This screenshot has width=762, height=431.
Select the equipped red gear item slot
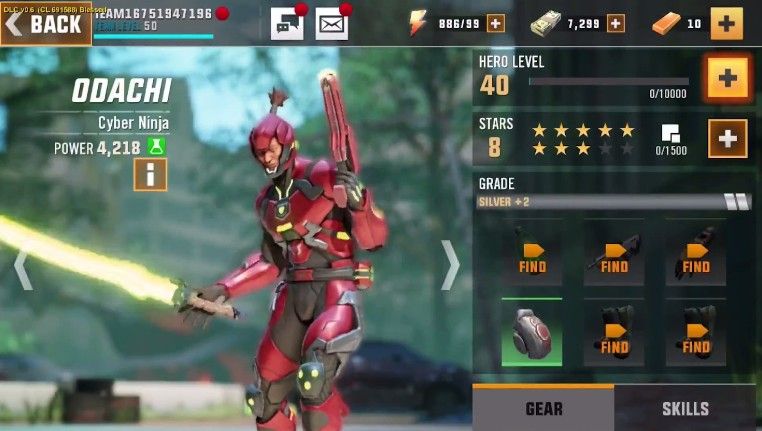click(531, 332)
